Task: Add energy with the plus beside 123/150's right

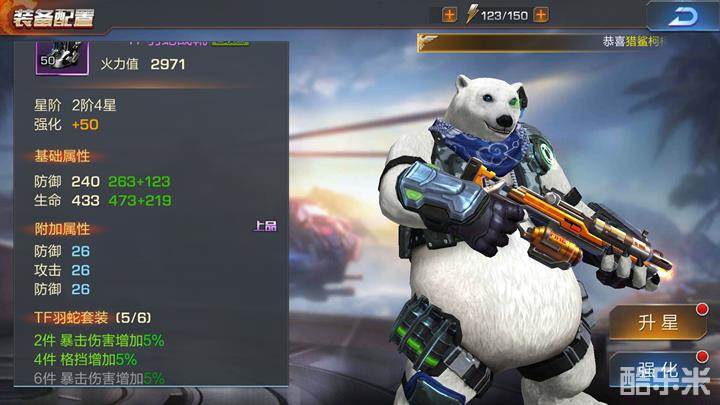Action: (x=541, y=15)
